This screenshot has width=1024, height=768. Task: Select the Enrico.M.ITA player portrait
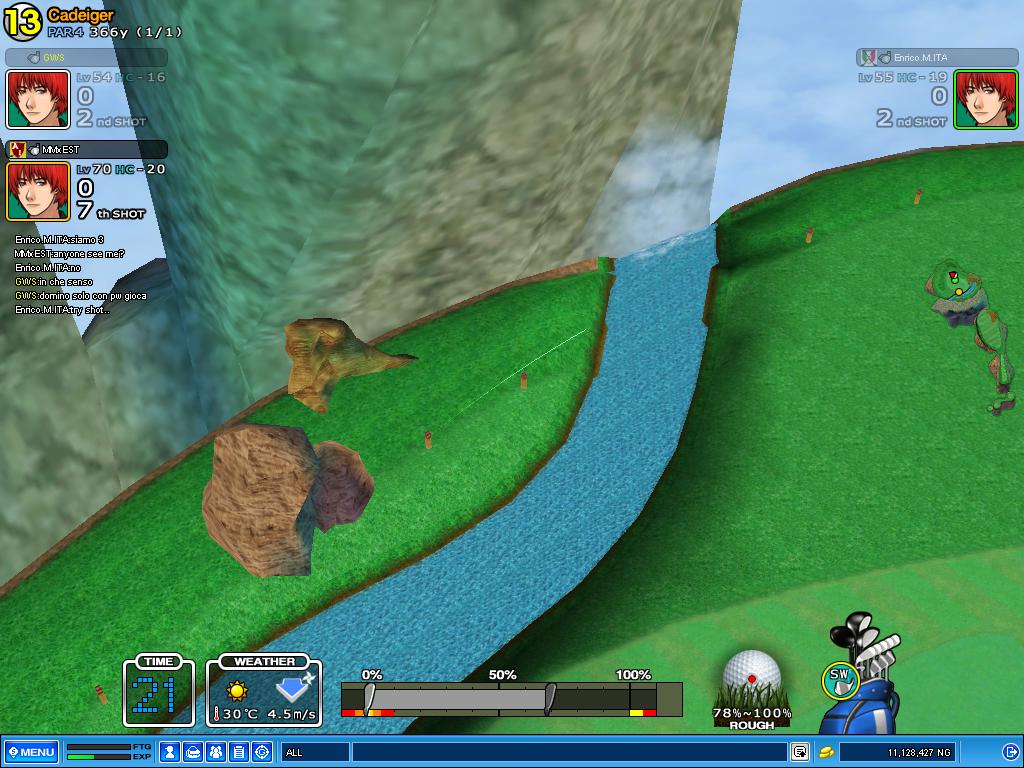[x=985, y=99]
